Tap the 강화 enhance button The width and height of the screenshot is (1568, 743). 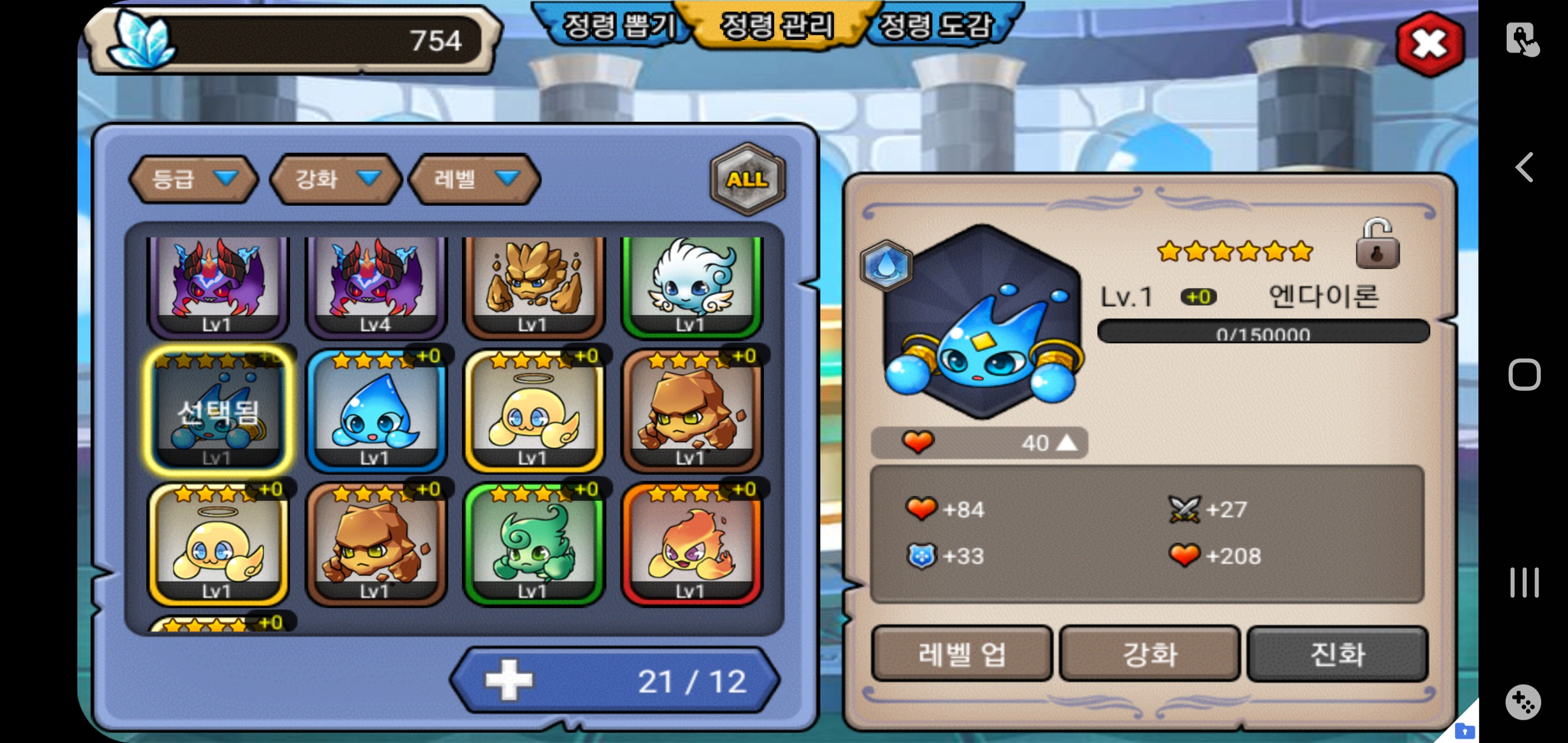tap(1149, 654)
